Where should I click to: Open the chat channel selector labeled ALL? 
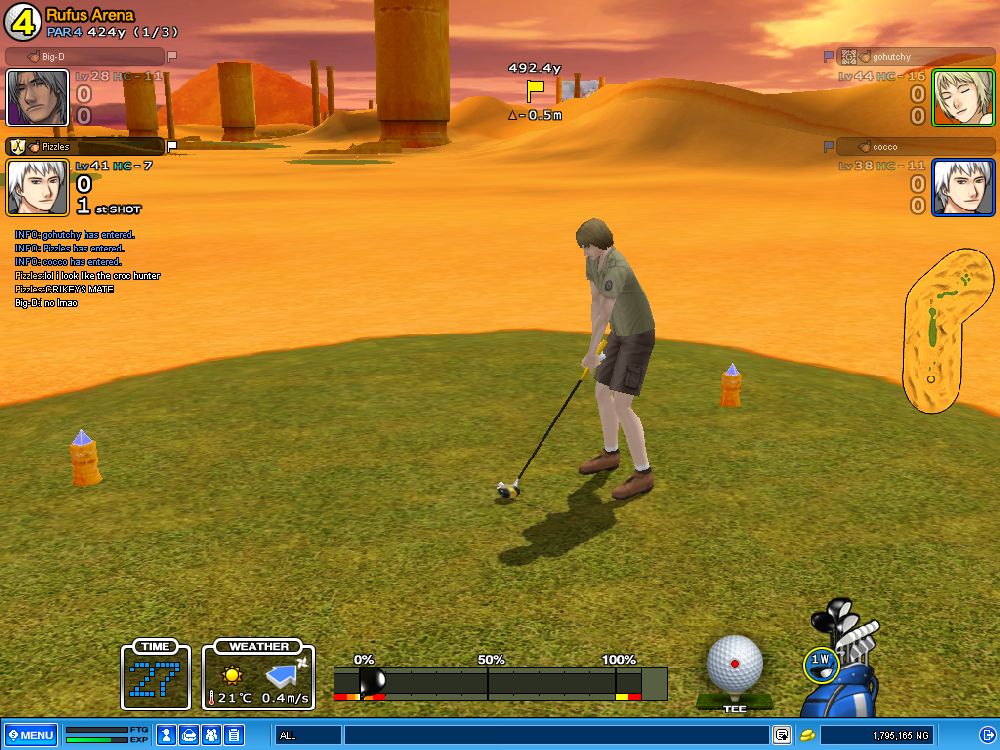tap(307, 735)
